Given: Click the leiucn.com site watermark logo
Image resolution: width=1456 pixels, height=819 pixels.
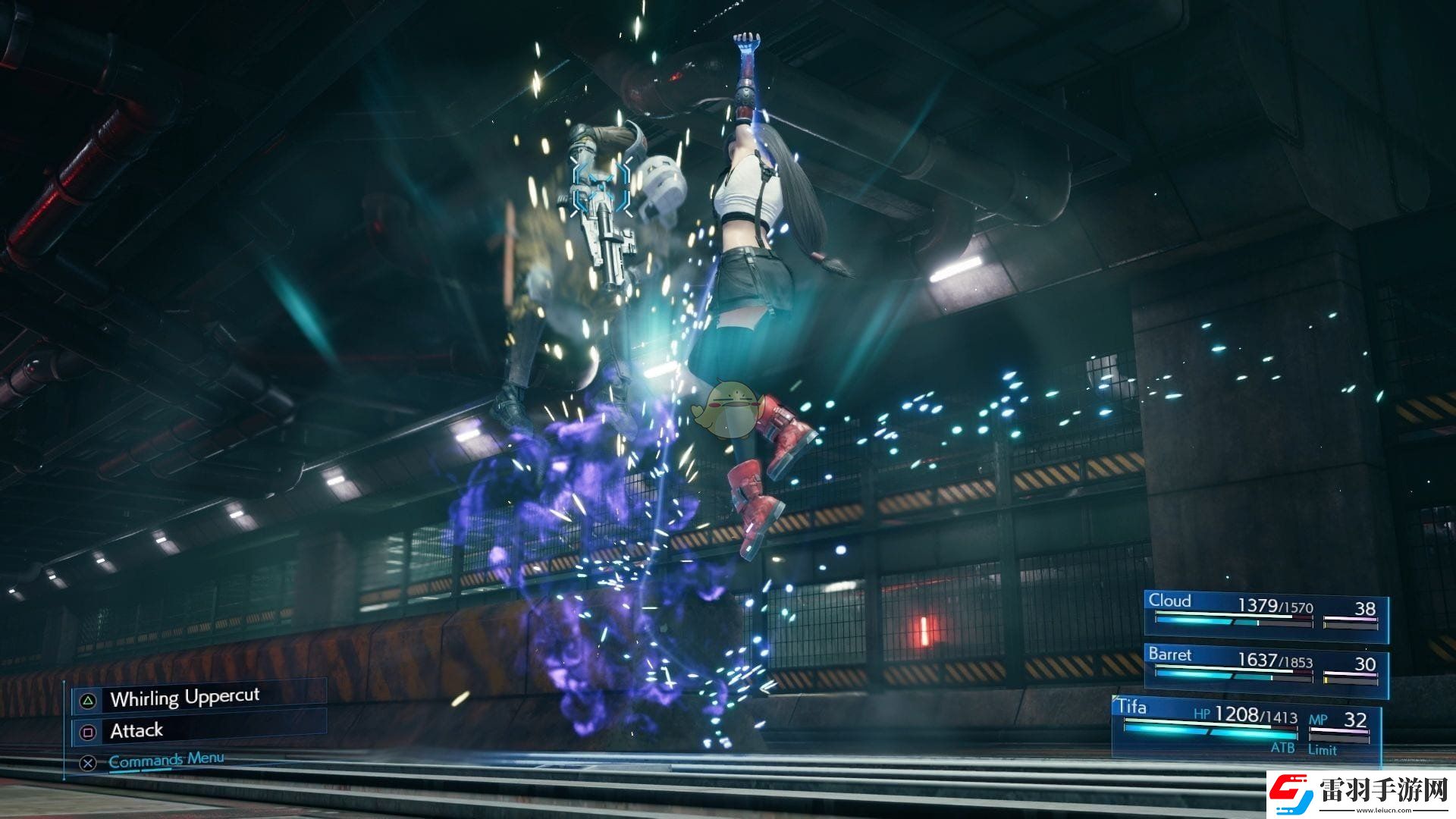Looking at the screenshot, I should (x=1361, y=794).
